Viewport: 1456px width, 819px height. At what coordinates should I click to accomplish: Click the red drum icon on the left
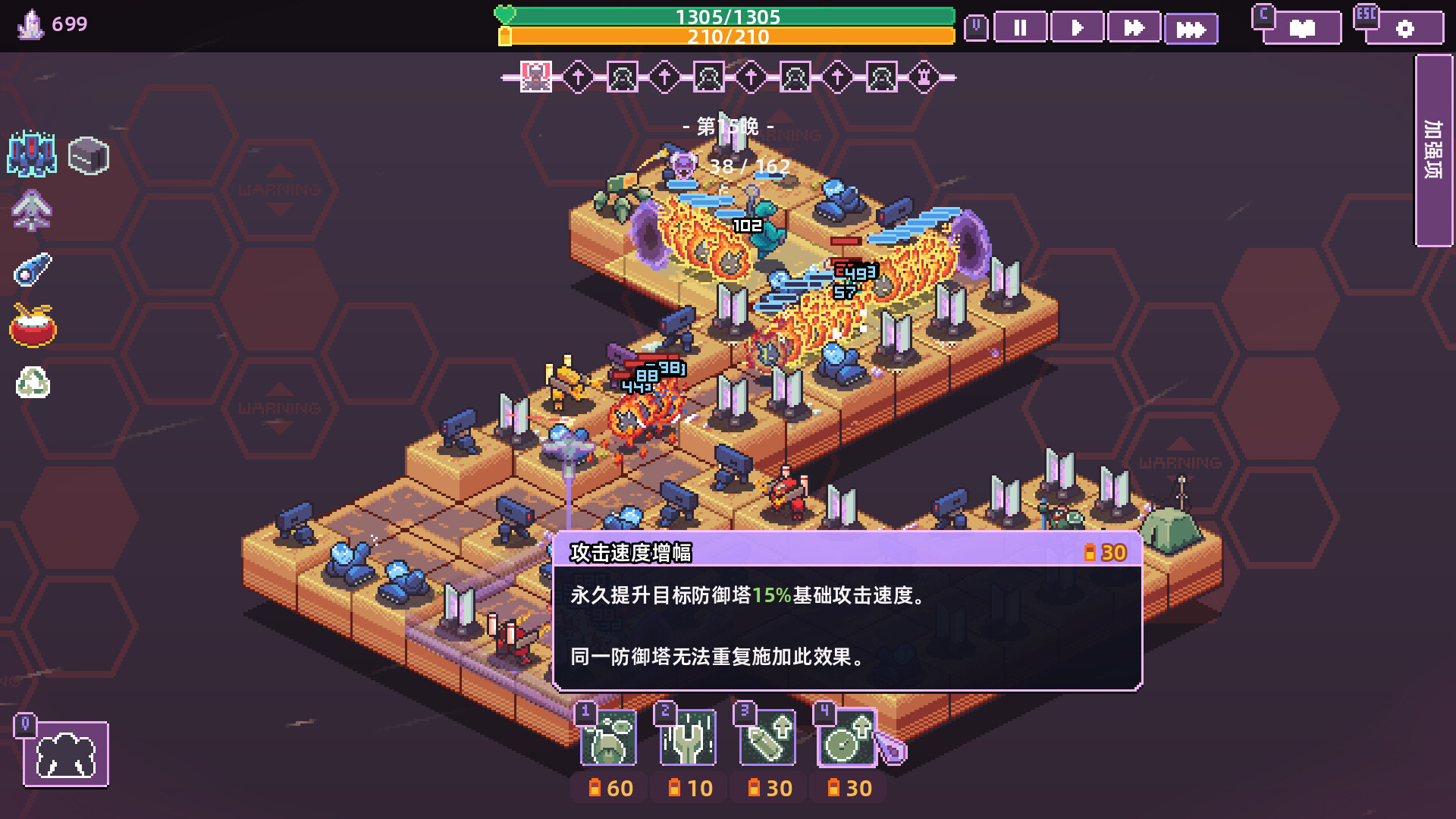[x=32, y=326]
